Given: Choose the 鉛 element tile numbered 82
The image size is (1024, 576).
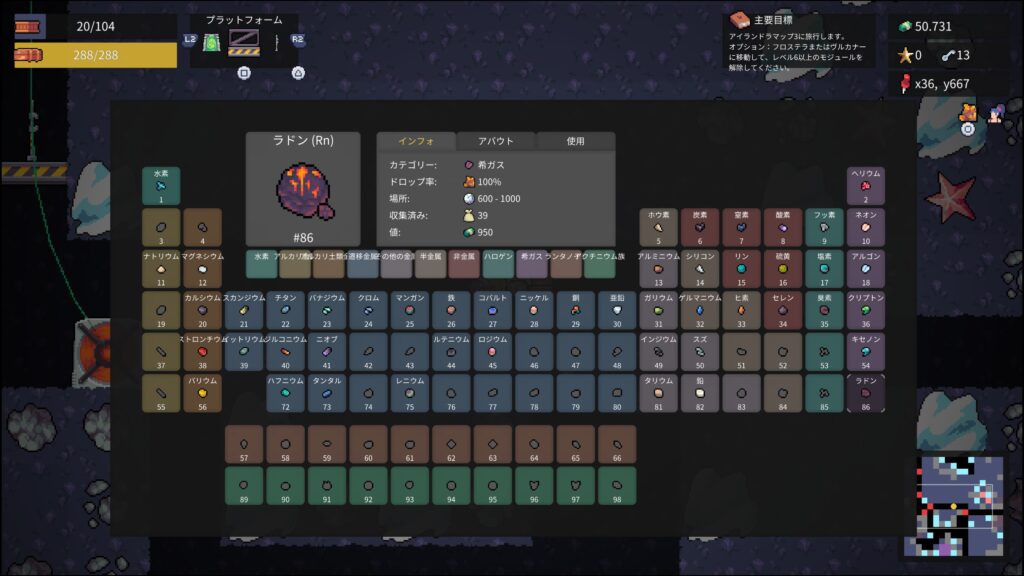Looking at the screenshot, I should point(699,394).
